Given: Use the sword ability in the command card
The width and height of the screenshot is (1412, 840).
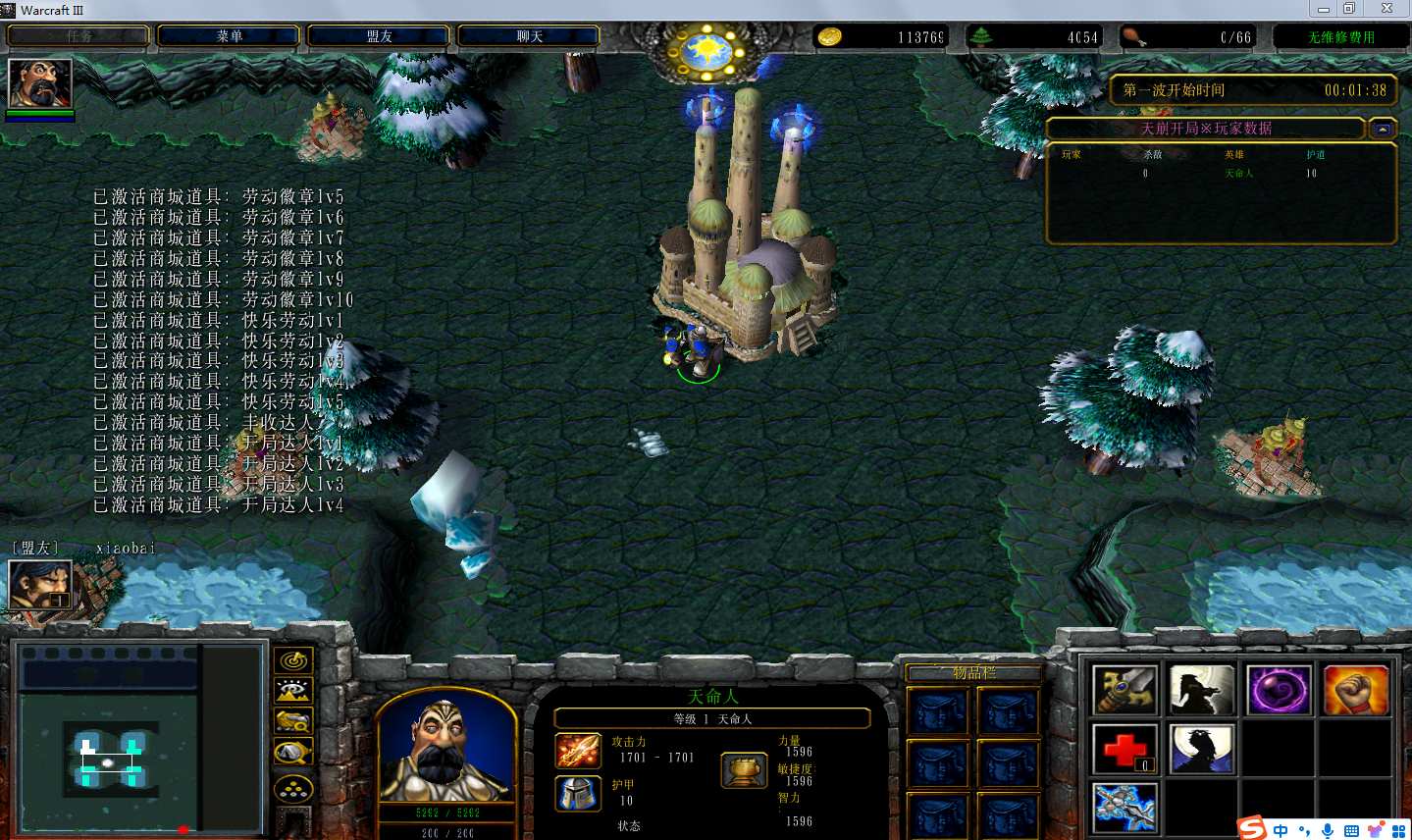Looking at the screenshot, I should click(x=1124, y=690).
